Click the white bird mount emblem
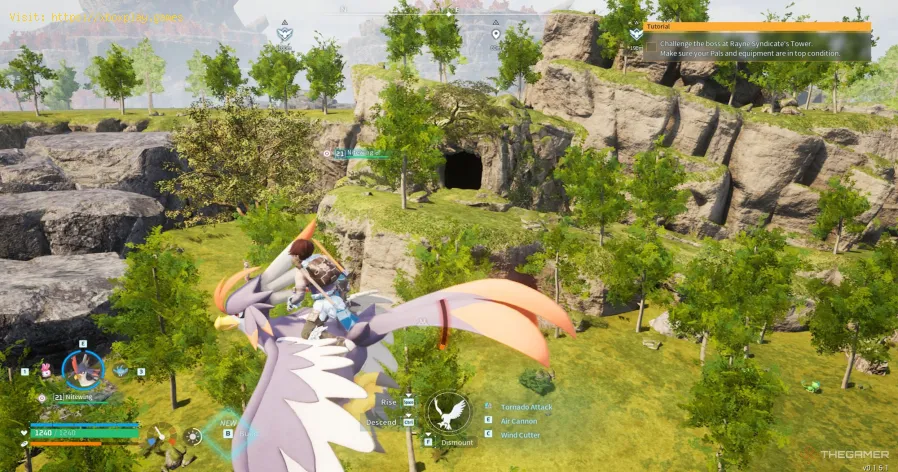The image size is (898, 472). [449, 412]
